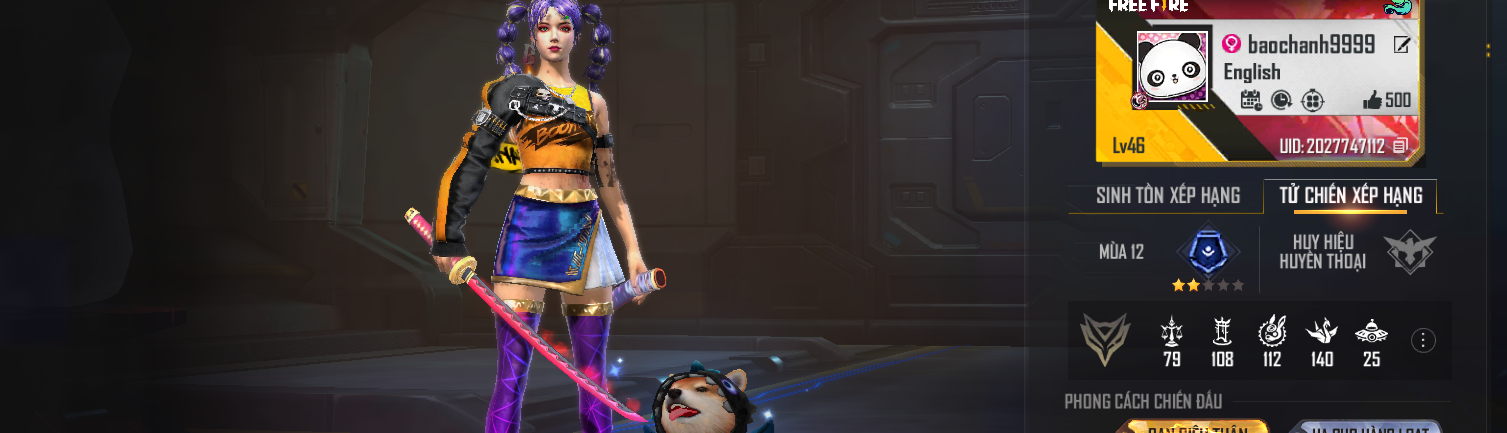
Task: Select the UFO badge showing 25
Action: click(x=1371, y=331)
